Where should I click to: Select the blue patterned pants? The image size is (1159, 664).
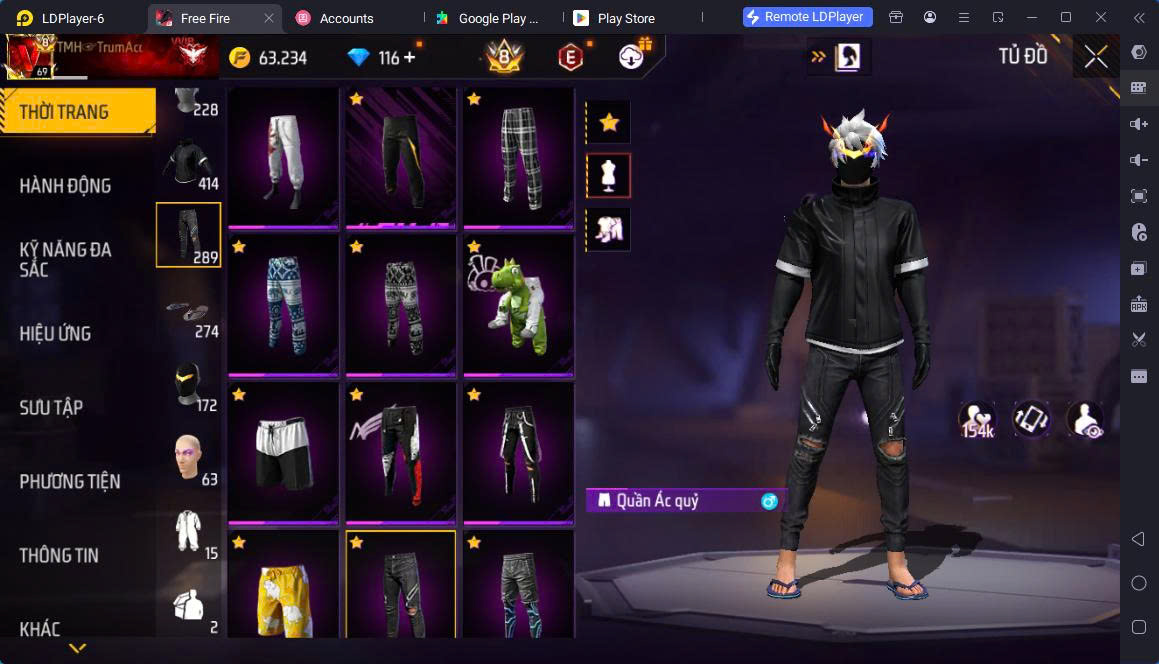tap(283, 304)
